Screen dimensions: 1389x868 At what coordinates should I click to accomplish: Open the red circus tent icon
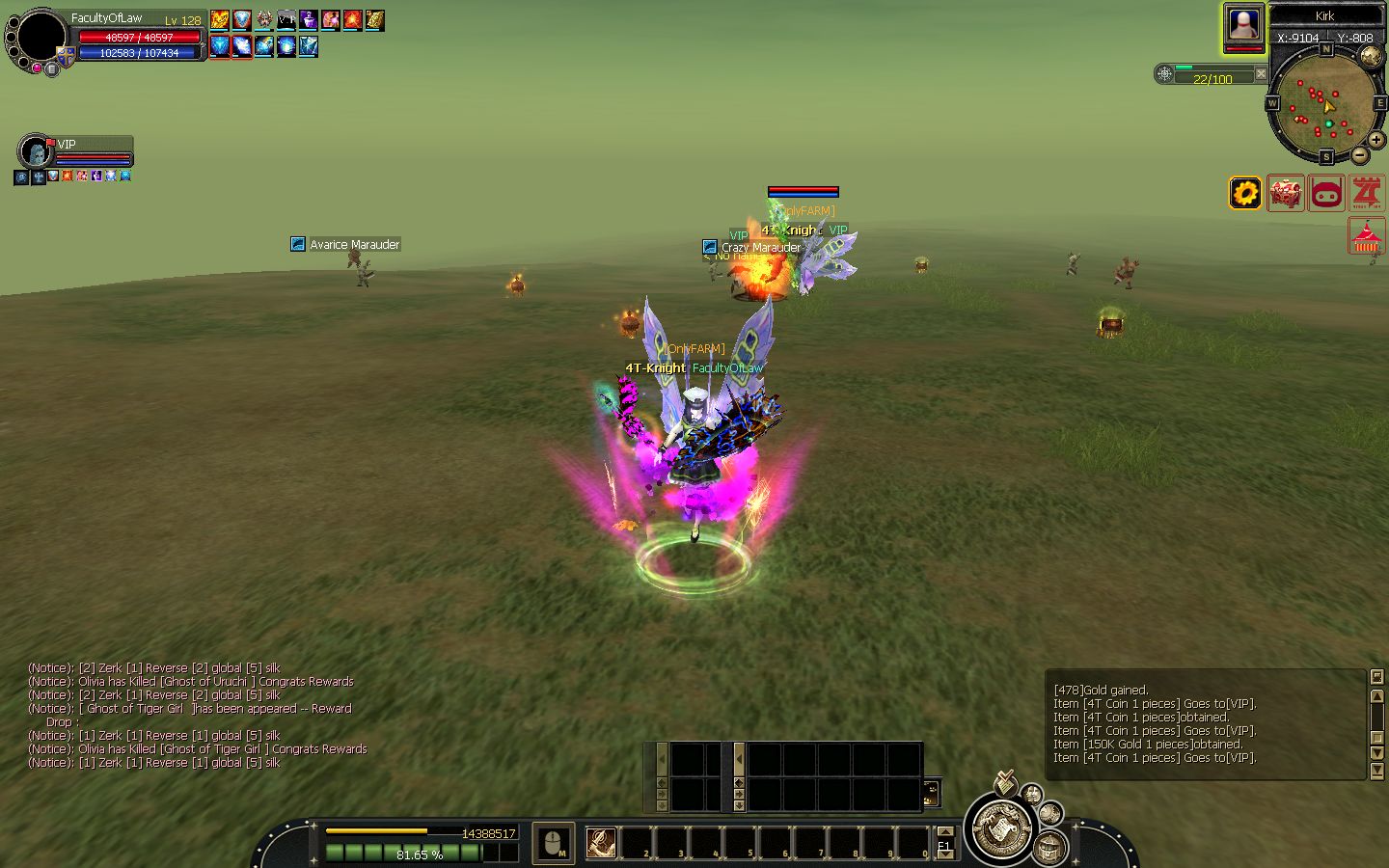pyautogui.click(x=1367, y=236)
